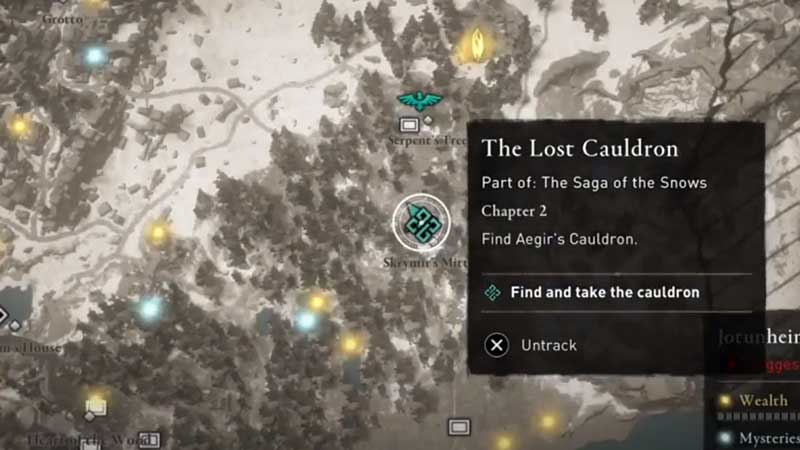This screenshot has width=800, height=450.
Task: Select the "Find and take the cauldron" objective
Action: click(604, 293)
